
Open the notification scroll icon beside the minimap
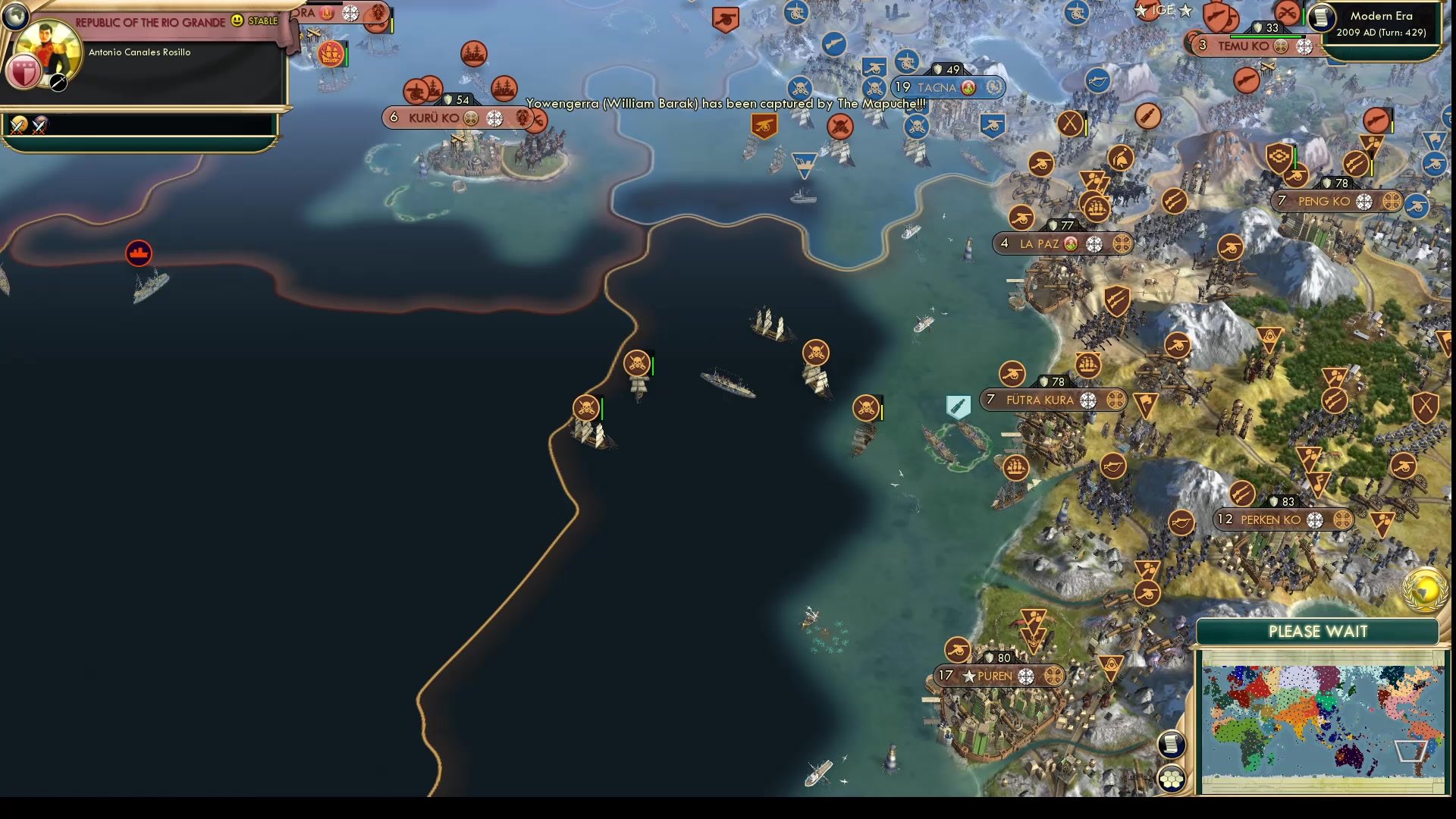[x=1171, y=745]
